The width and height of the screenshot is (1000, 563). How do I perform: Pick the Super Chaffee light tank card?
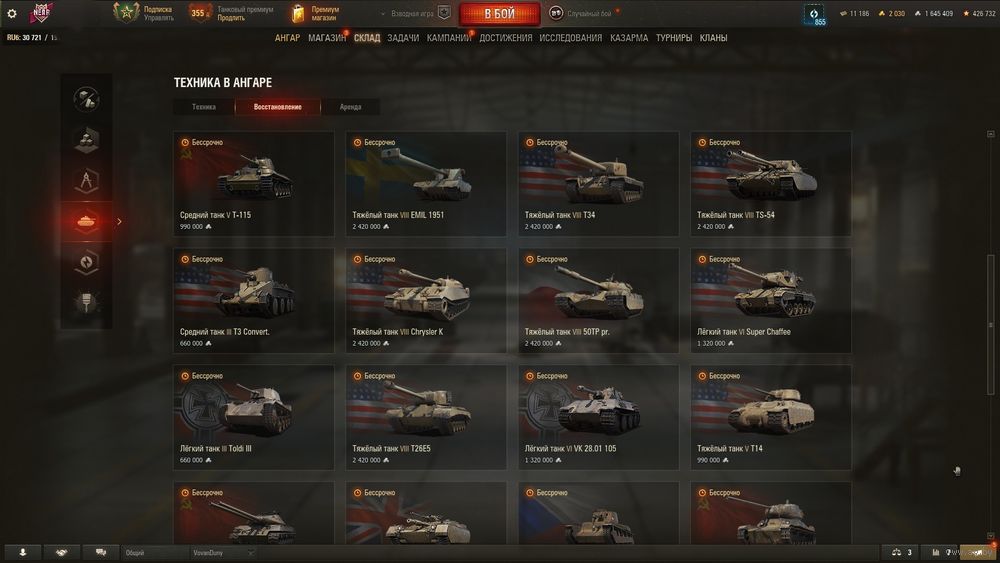pos(771,301)
